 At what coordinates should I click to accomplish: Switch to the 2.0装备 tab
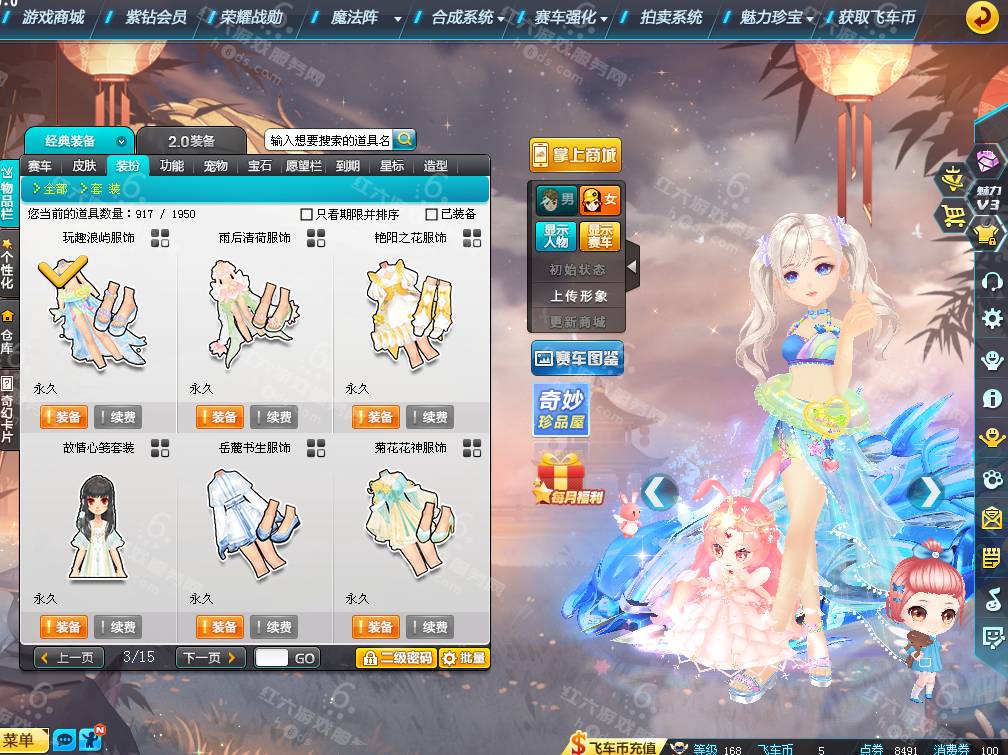point(191,141)
